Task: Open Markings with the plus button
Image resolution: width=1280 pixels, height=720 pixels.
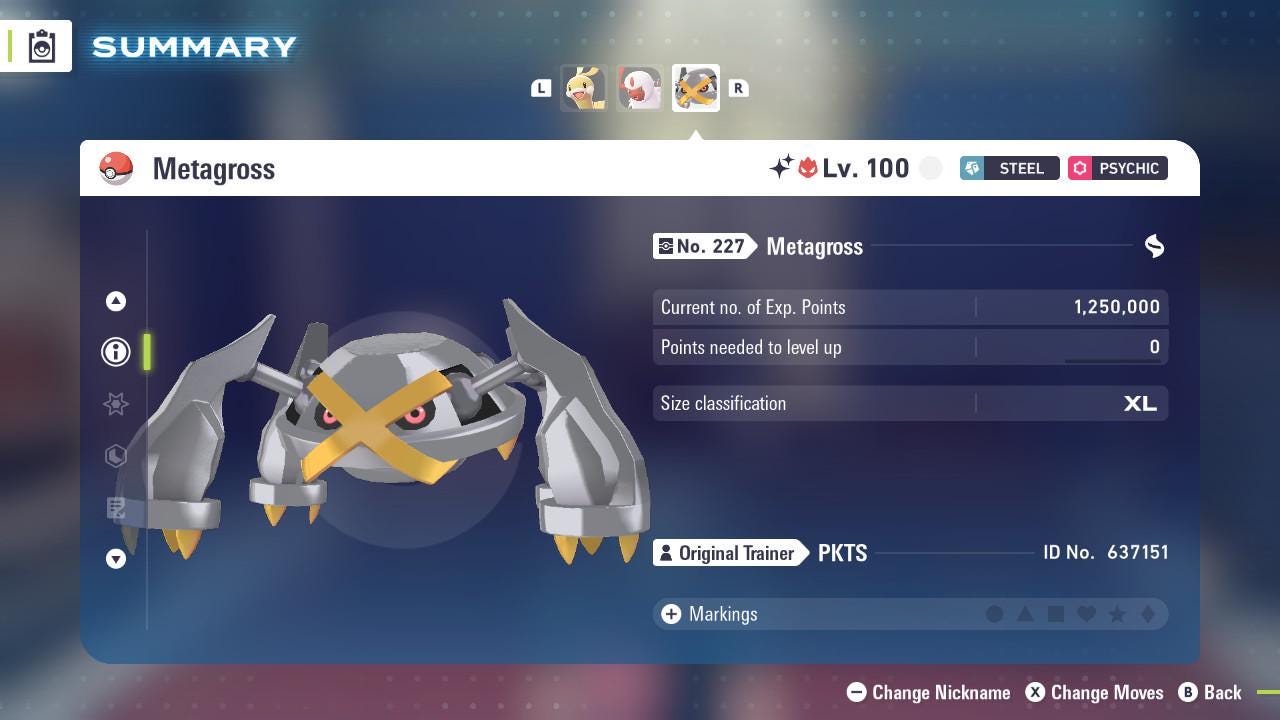Action: [669, 614]
